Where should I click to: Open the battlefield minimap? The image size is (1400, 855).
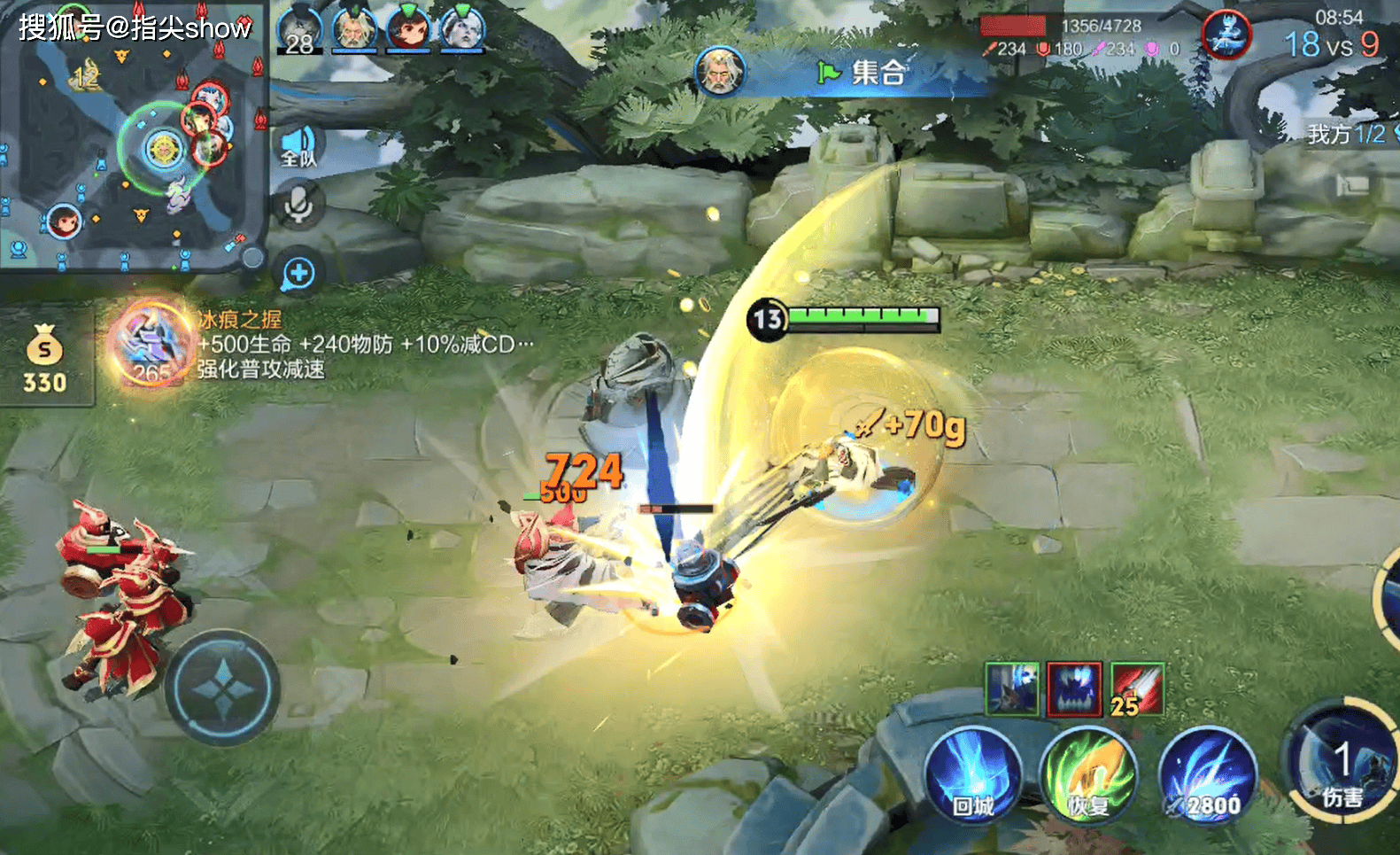tap(133, 137)
